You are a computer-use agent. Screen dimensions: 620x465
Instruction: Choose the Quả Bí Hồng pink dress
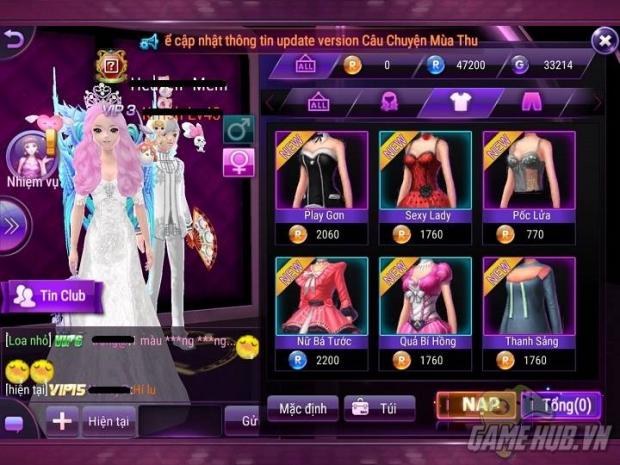point(426,305)
